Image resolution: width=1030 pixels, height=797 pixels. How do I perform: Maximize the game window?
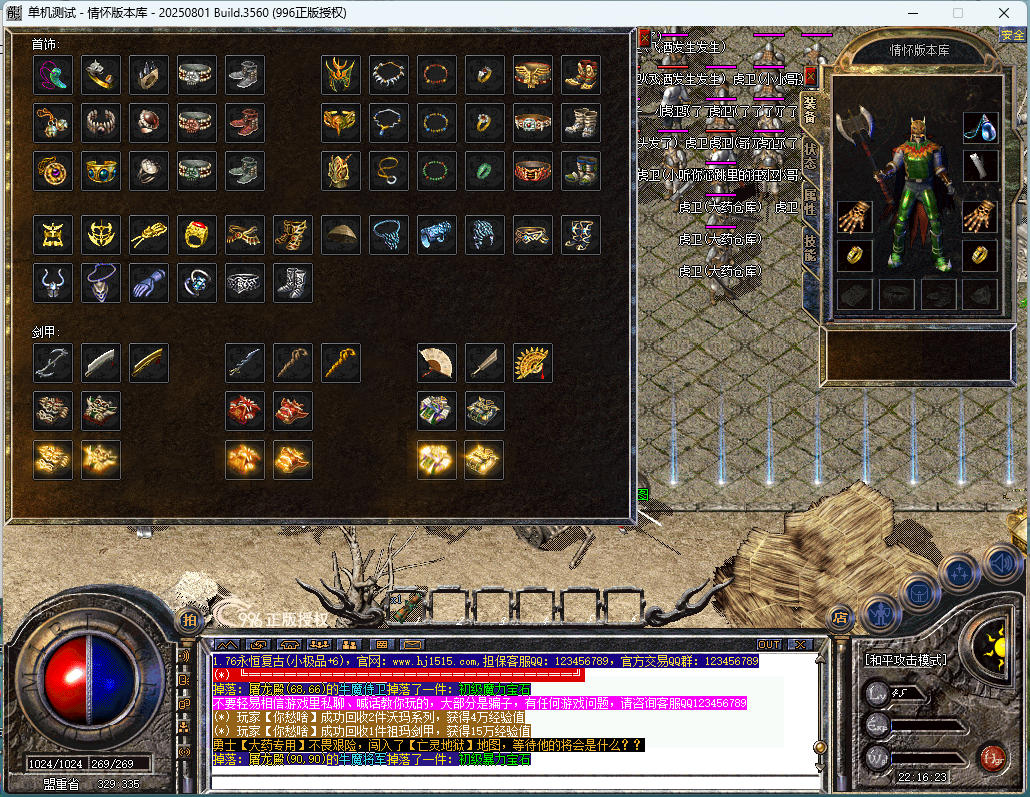pos(957,13)
